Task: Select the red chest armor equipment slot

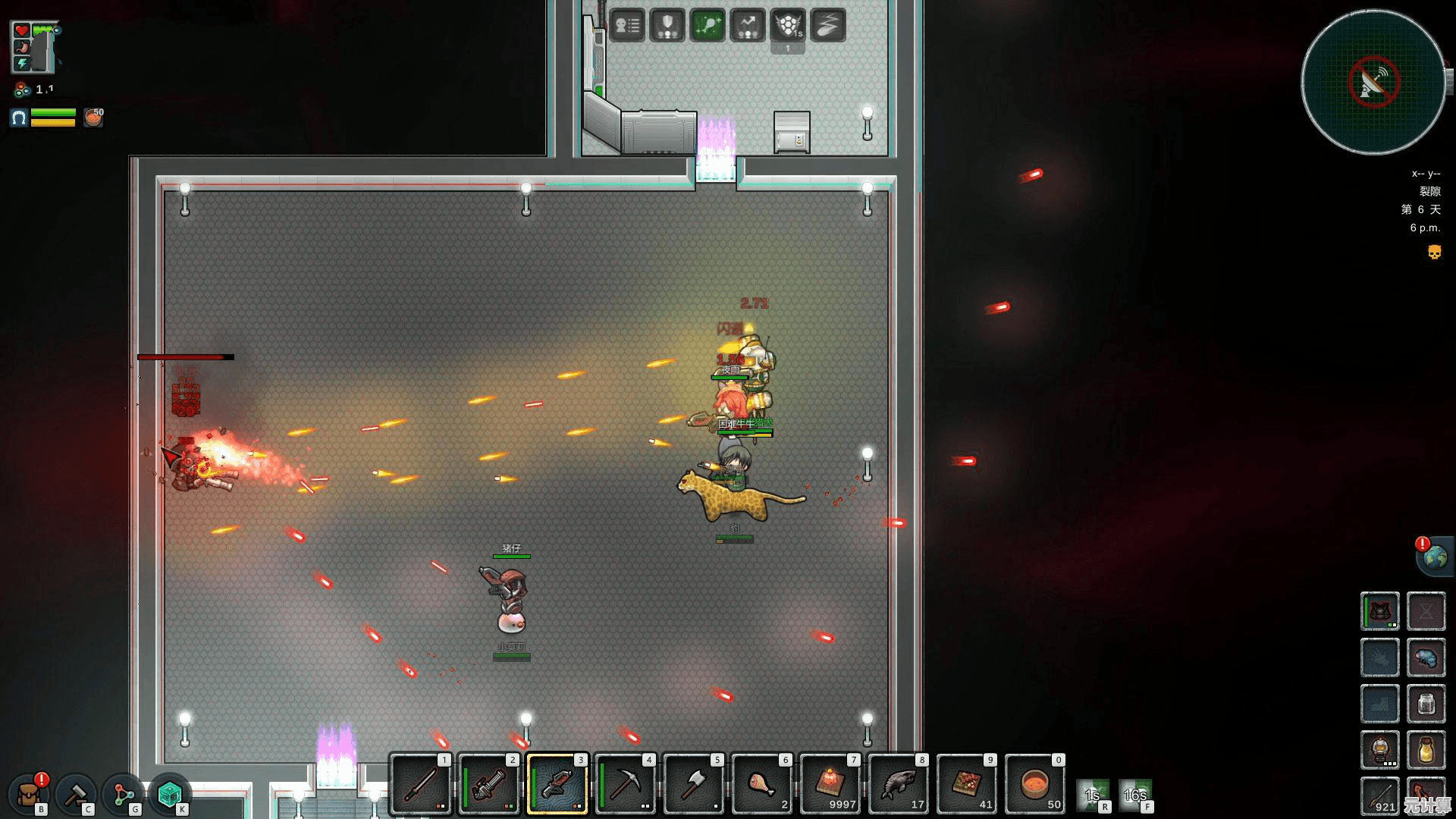Action: [1380, 611]
